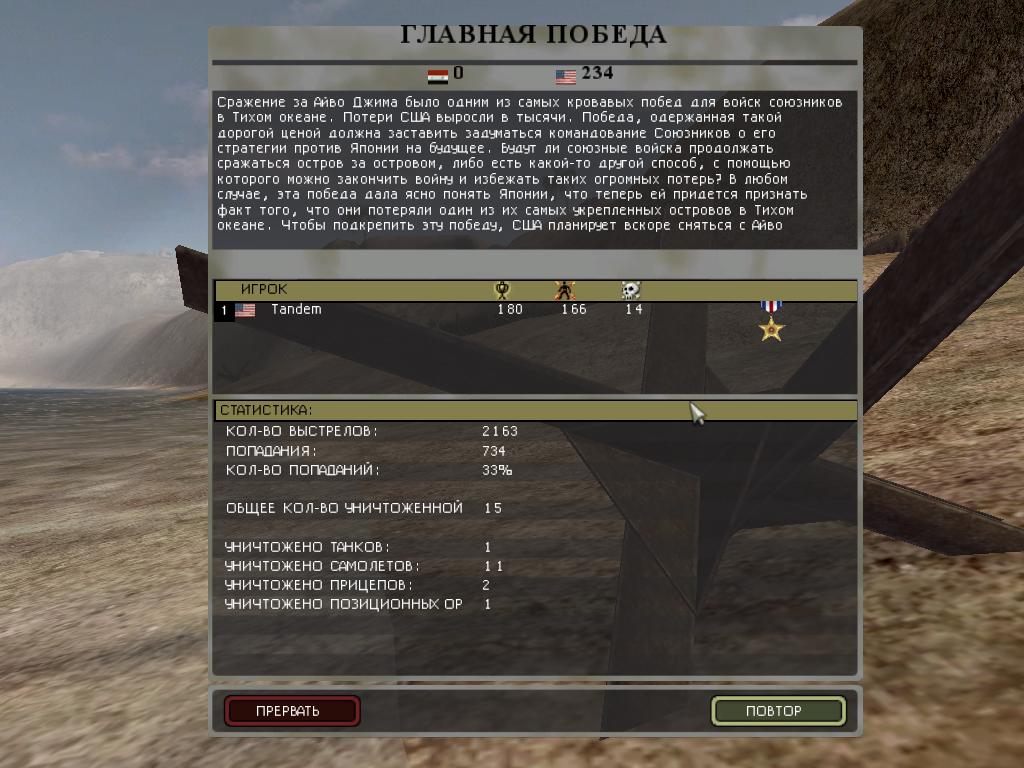Click the trophy score column icon
Screen dimensions: 1024x768
pyautogui.click(x=502, y=290)
